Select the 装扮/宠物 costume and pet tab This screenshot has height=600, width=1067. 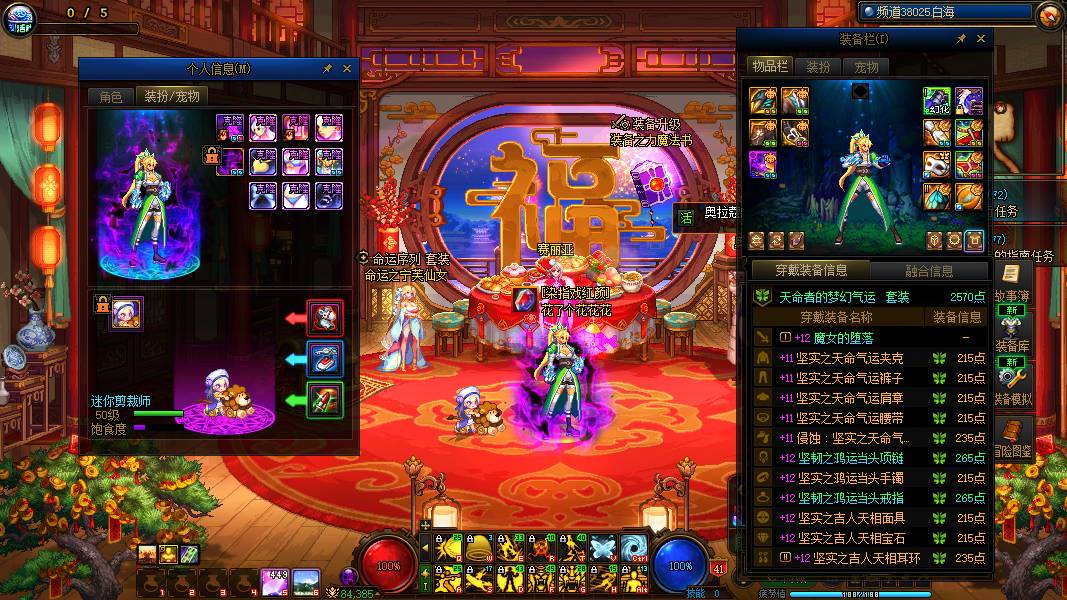(x=172, y=96)
